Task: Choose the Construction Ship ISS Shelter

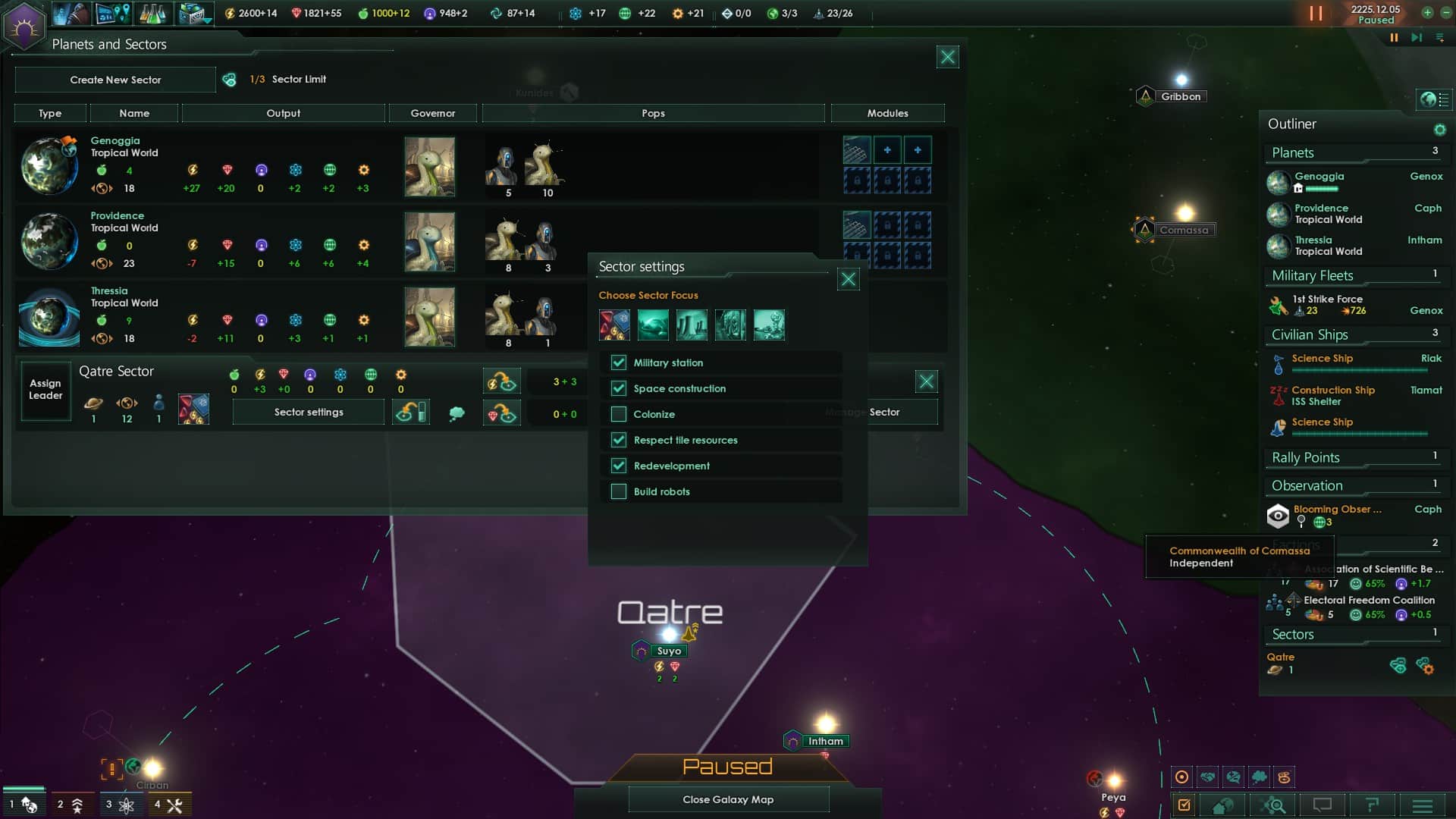Action: (1332, 395)
